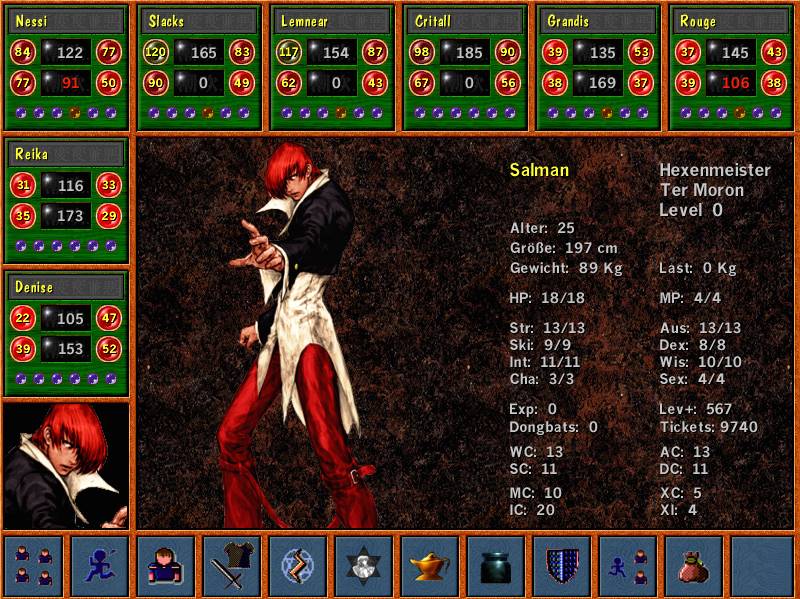The height and width of the screenshot is (599, 800).
Task: Open the armor and sword equipment icon
Action: (x=231, y=565)
